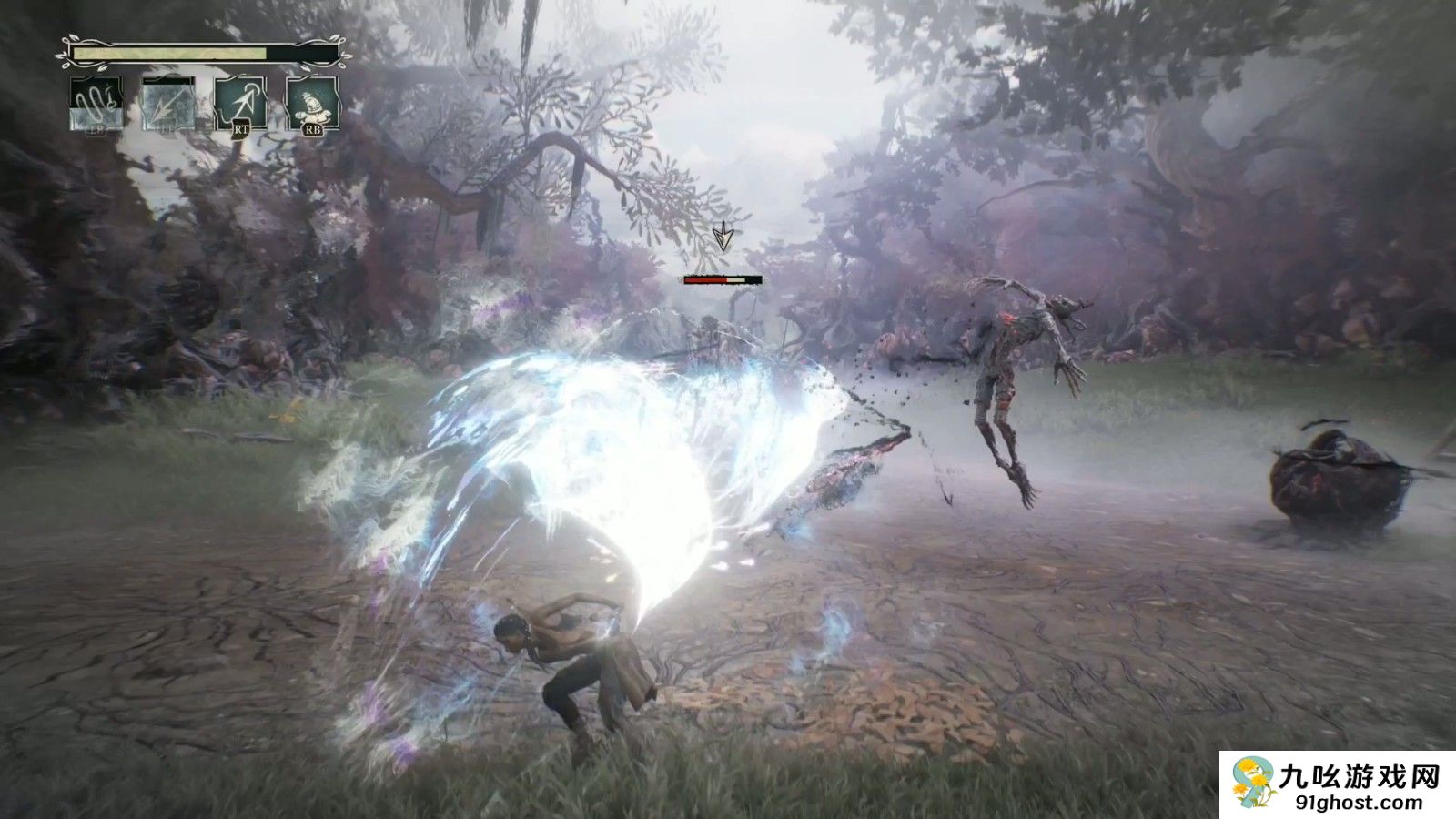This screenshot has height=819, width=1456.
Task: Click the dark segment end of the health bar
Action: [x=304, y=53]
